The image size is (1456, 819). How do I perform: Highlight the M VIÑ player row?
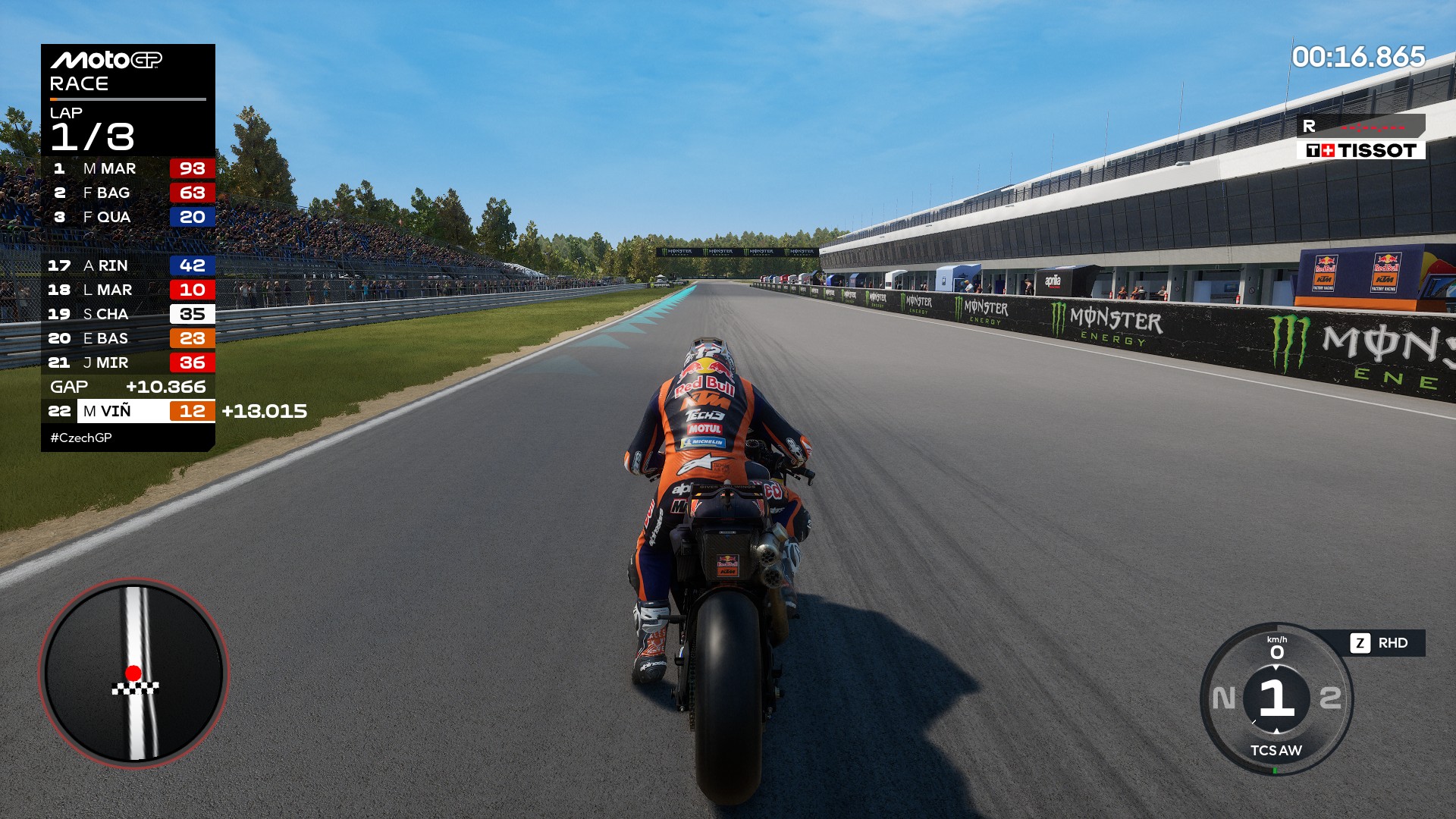127,411
